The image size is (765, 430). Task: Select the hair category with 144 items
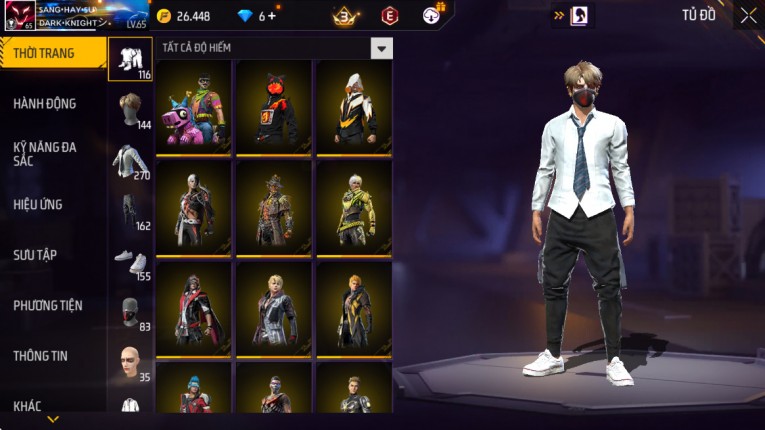tap(130, 110)
